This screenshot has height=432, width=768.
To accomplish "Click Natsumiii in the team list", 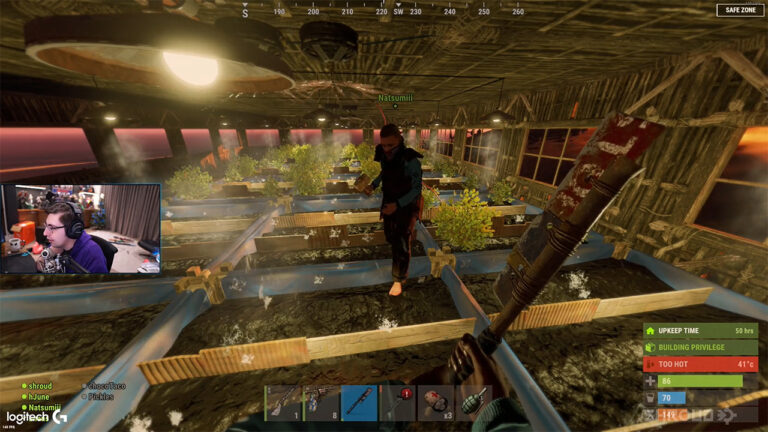I will click(x=43, y=407).
